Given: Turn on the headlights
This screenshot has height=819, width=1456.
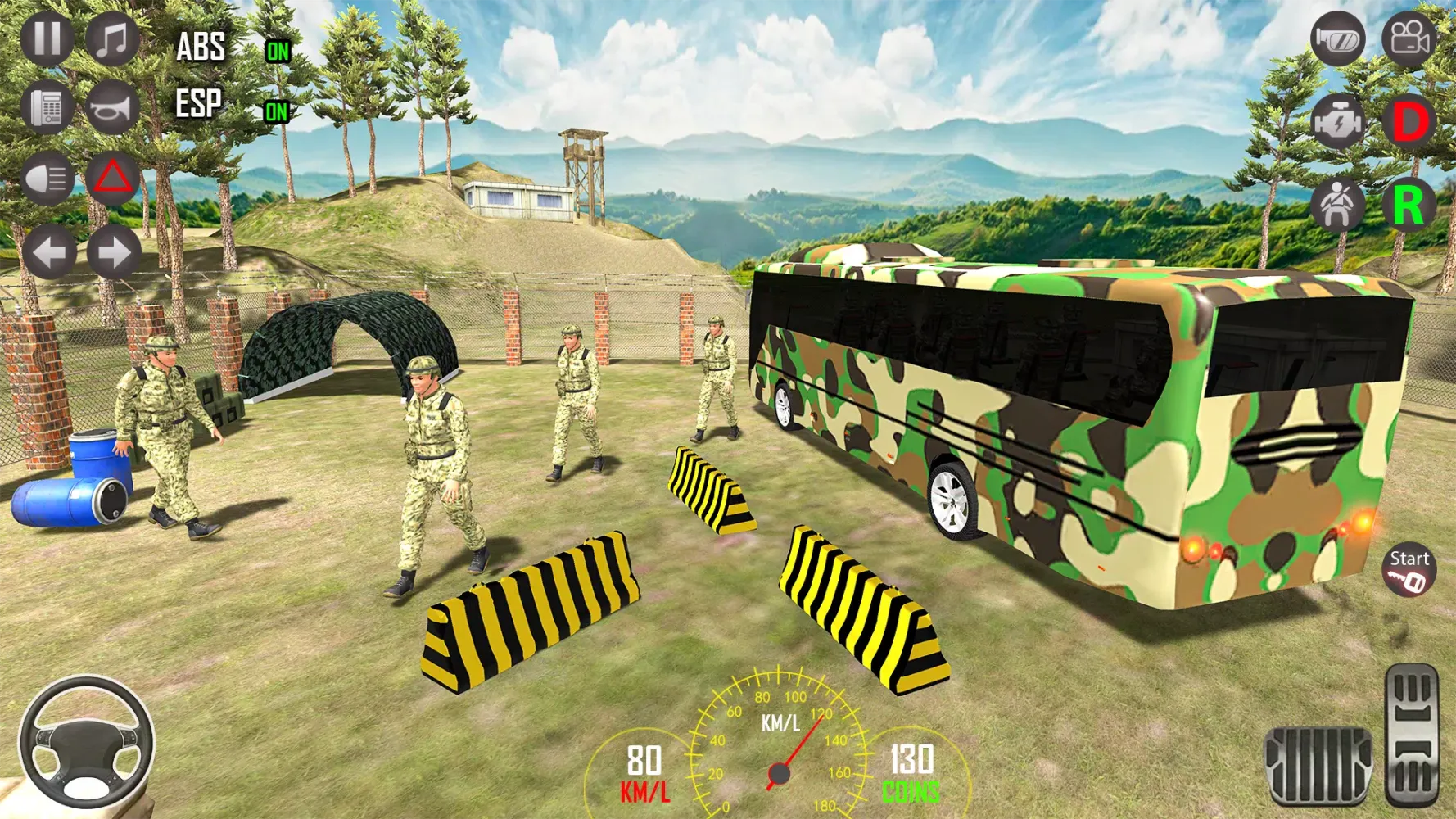Looking at the screenshot, I should click(47, 178).
